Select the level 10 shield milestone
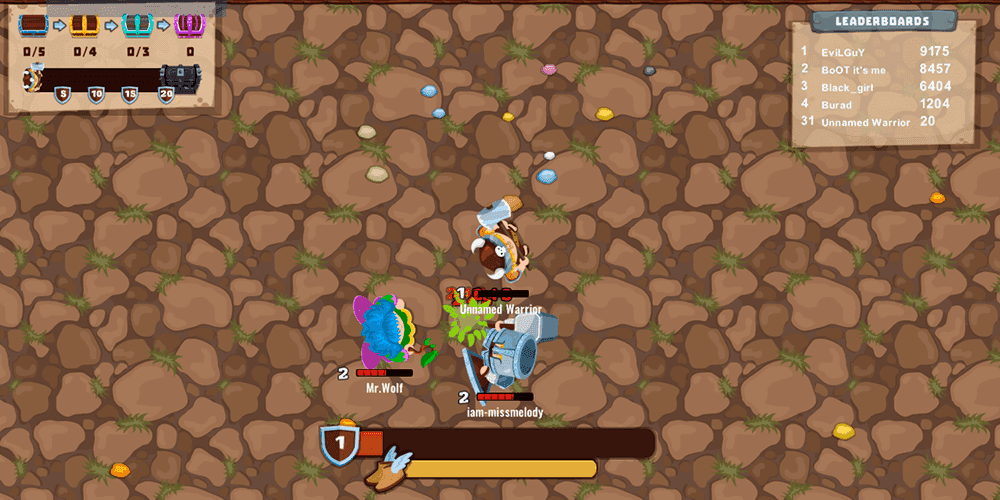Screen dimensions: 1000x500 coord(96,94)
